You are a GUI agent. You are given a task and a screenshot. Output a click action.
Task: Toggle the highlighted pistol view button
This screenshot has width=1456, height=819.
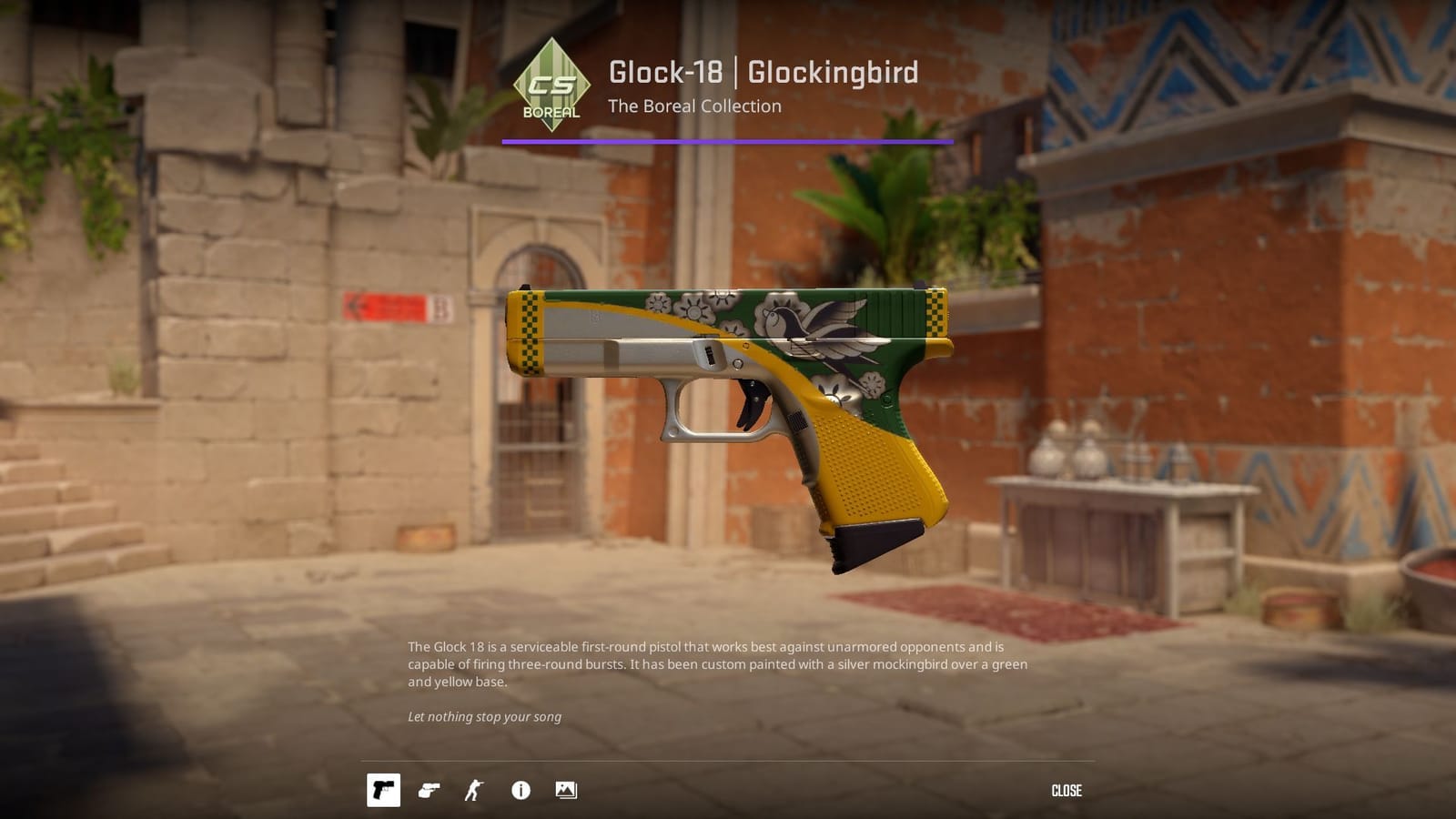pos(383,790)
